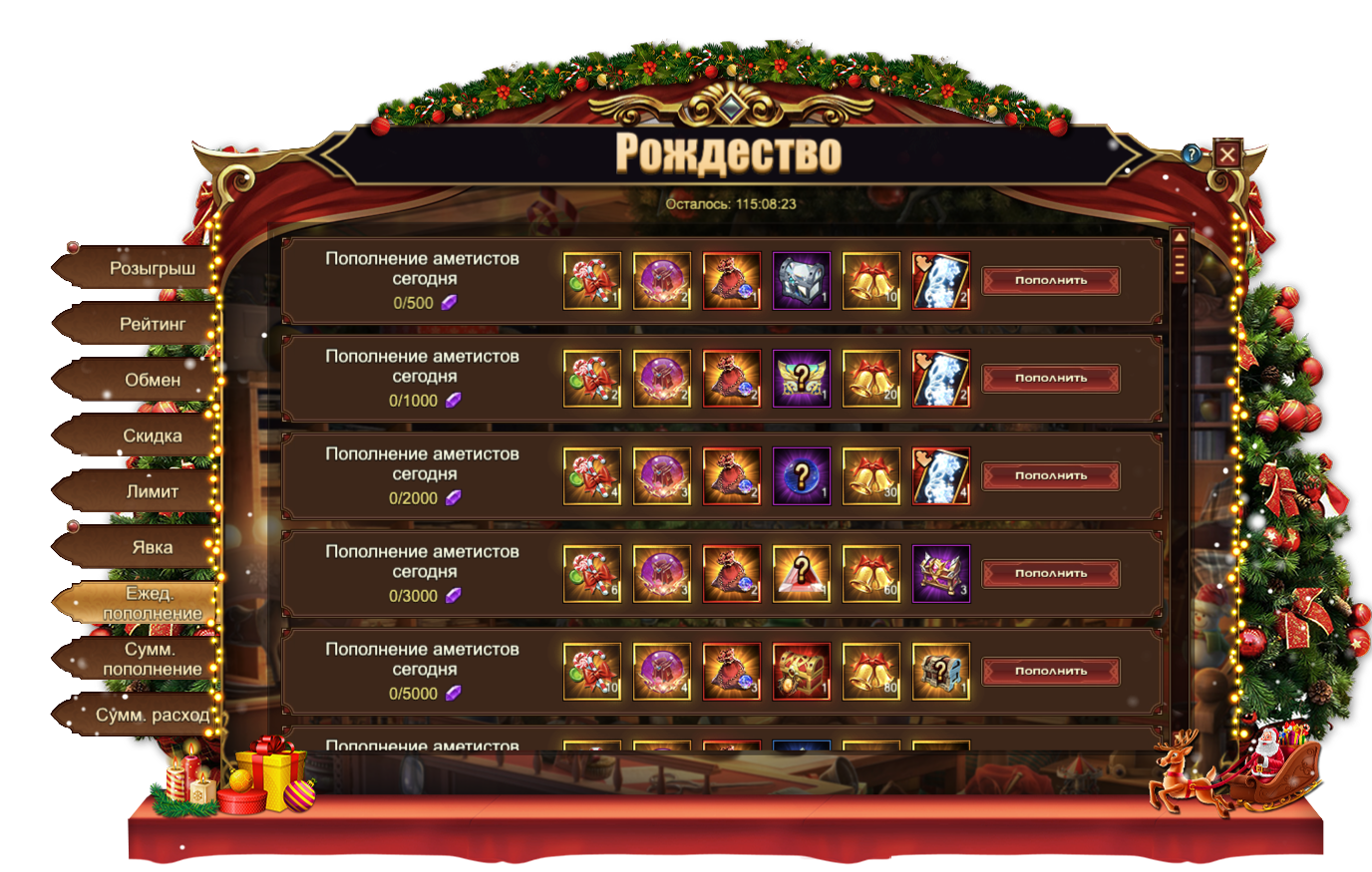Click the scrollbar up arrow

point(1180,239)
